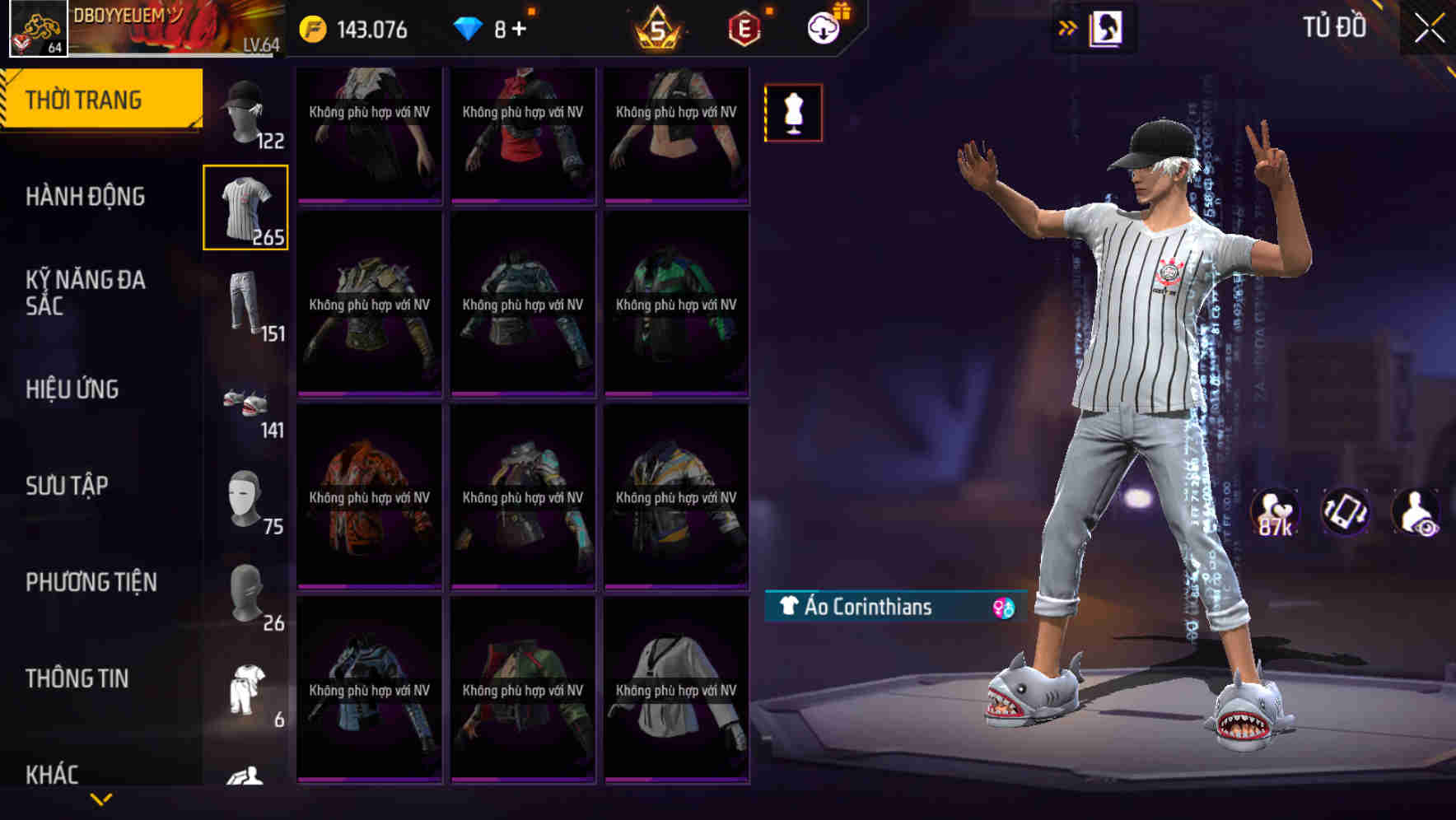Expand more categories with the bottom chevron
This screenshot has height=820, width=1456.
[x=101, y=799]
